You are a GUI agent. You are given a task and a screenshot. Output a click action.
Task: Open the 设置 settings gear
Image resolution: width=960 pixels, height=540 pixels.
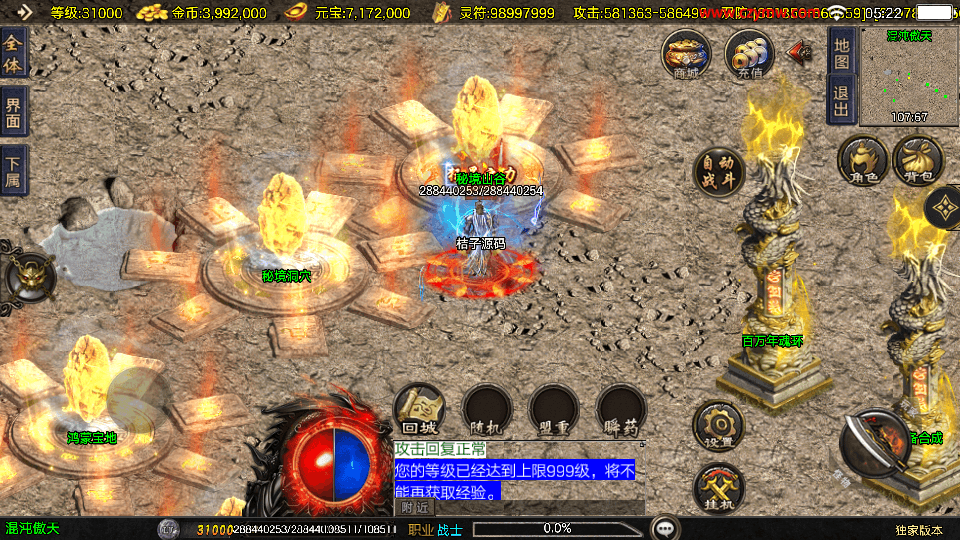coord(718,427)
